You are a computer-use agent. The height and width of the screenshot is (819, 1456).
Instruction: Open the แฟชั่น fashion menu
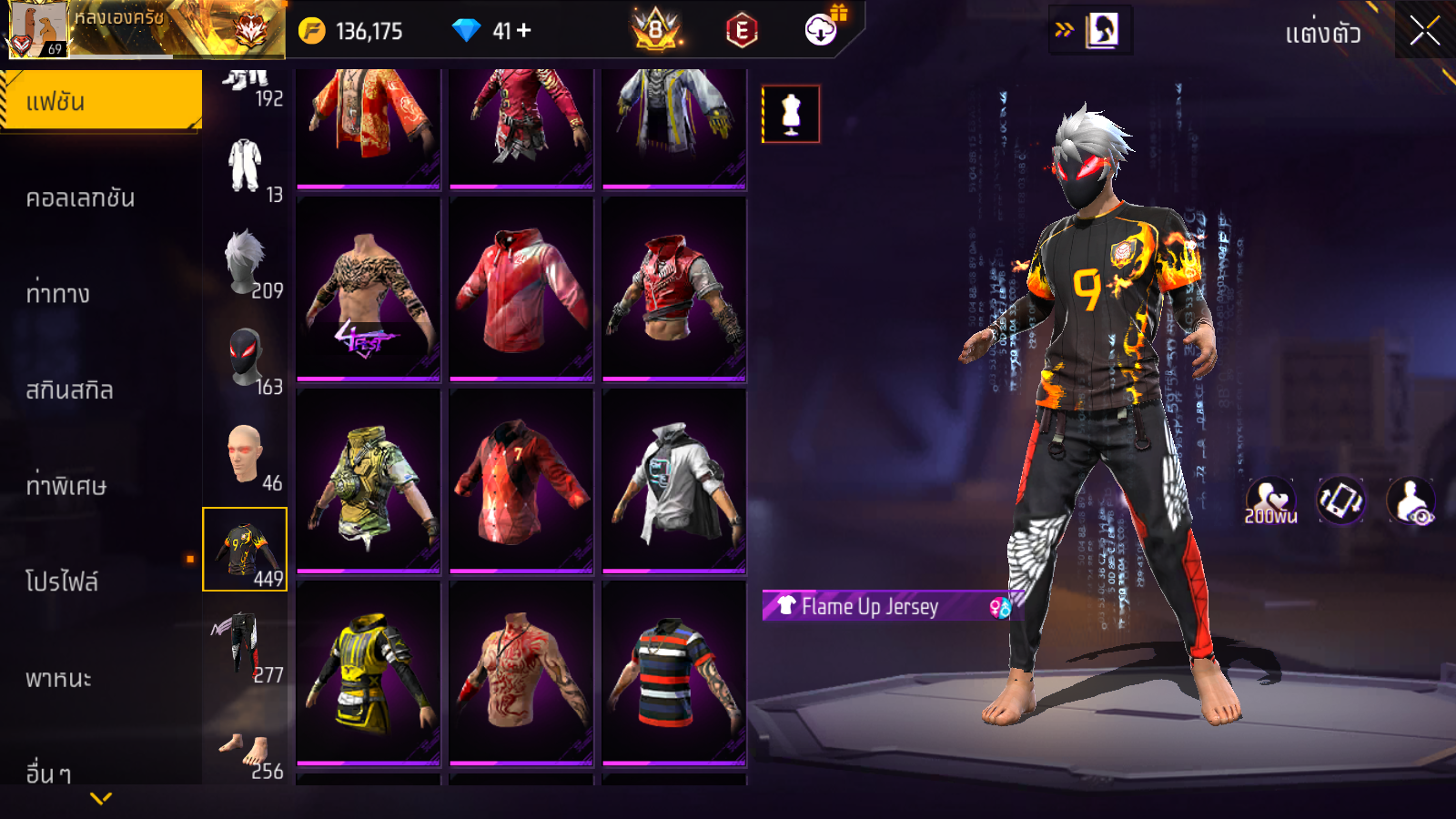click(101, 101)
